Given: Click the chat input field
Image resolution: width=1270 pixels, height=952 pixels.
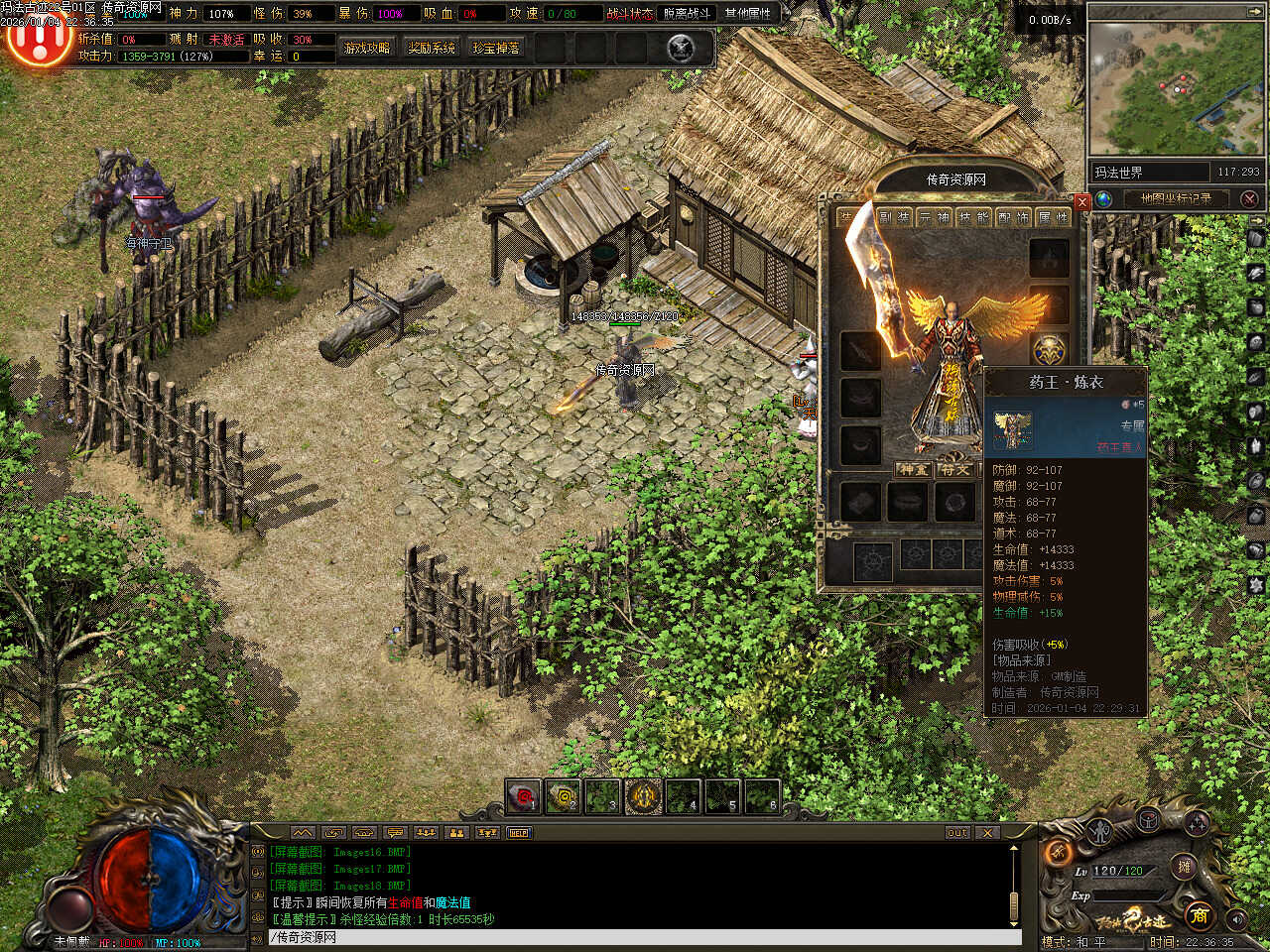Looking at the screenshot, I should click(x=645, y=937).
